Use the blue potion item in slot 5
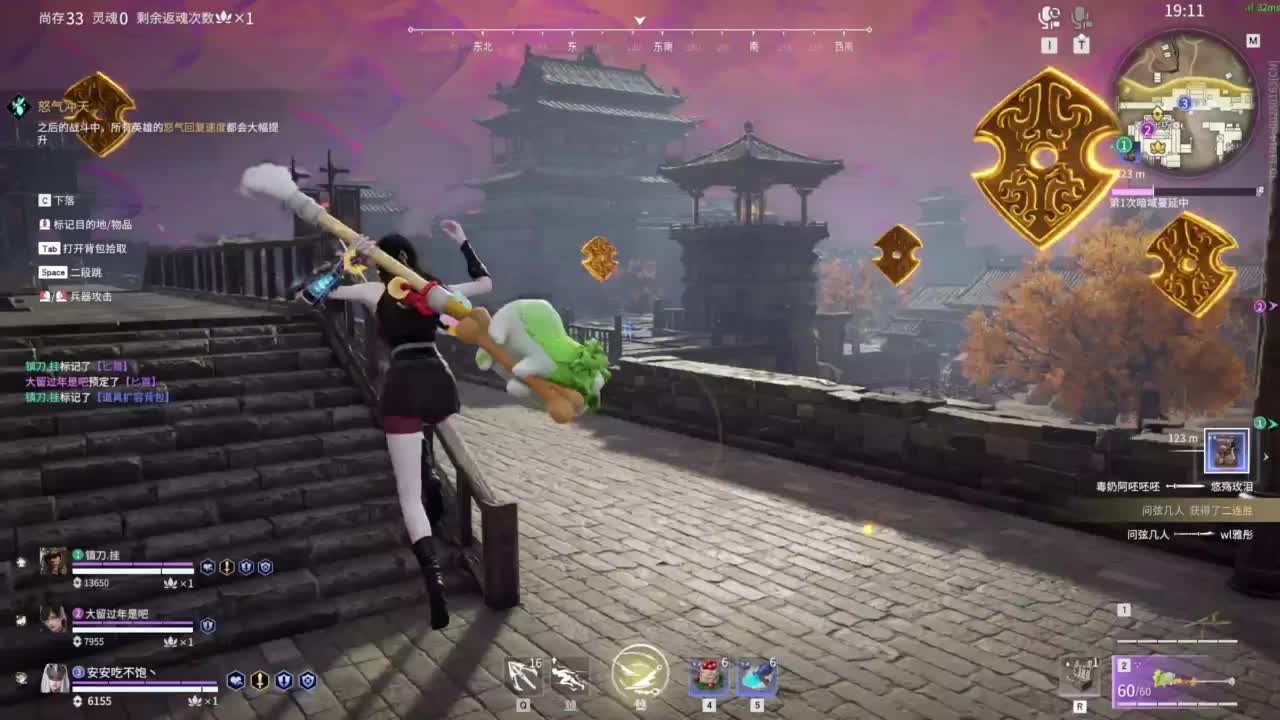 757,677
